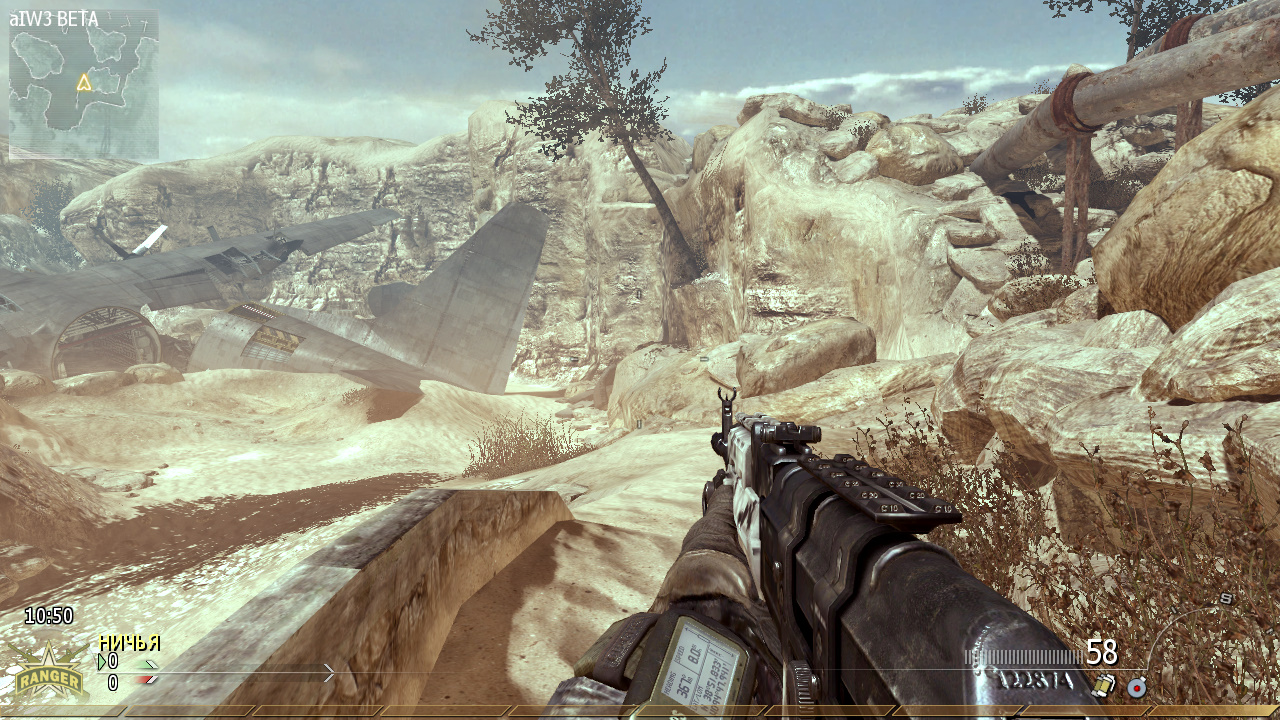Select the yellow player arrow on the minimap

(84, 83)
